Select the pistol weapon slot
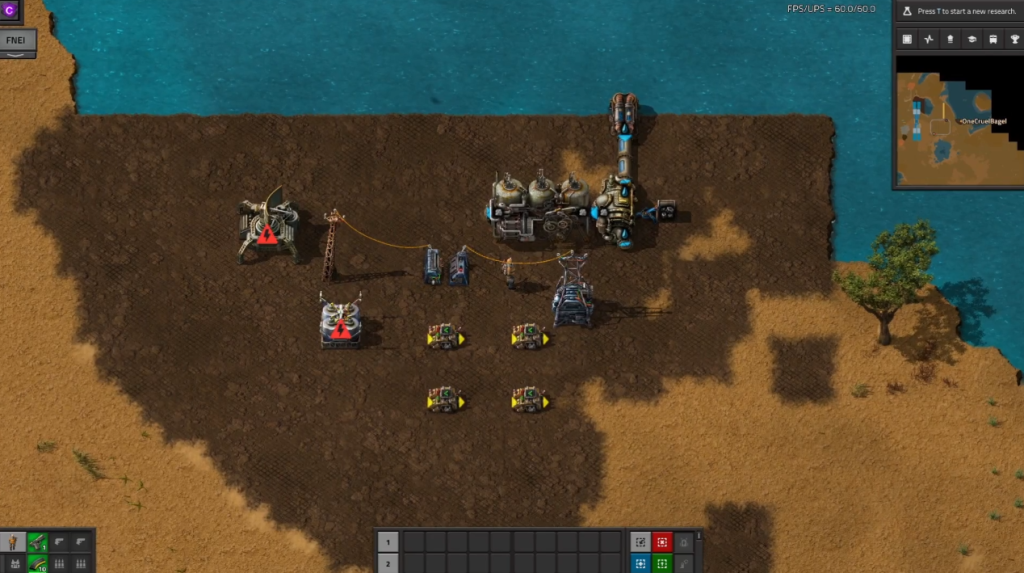The image size is (1024, 573). pos(38,543)
